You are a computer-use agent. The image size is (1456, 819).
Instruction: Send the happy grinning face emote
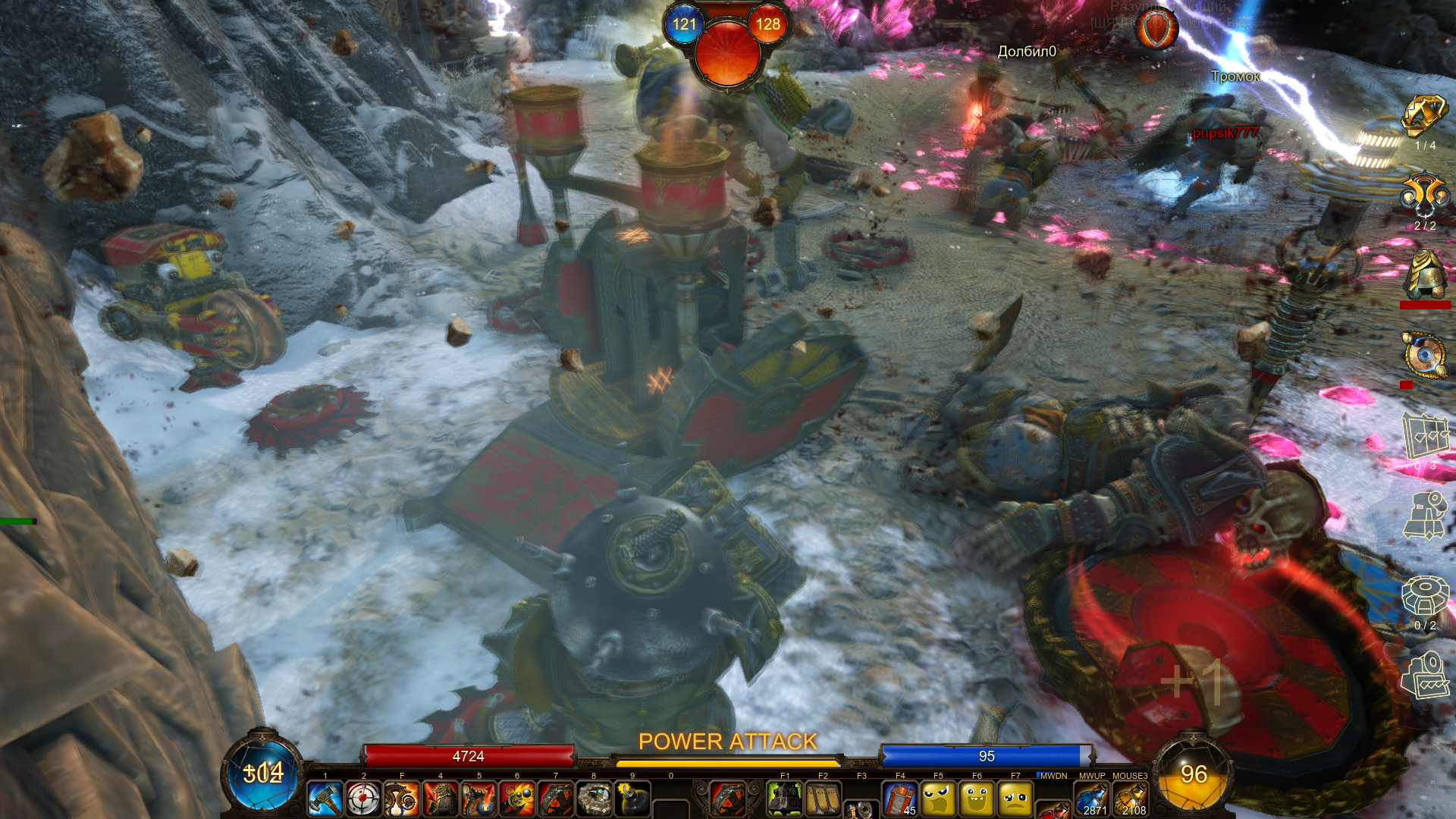(x=977, y=799)
